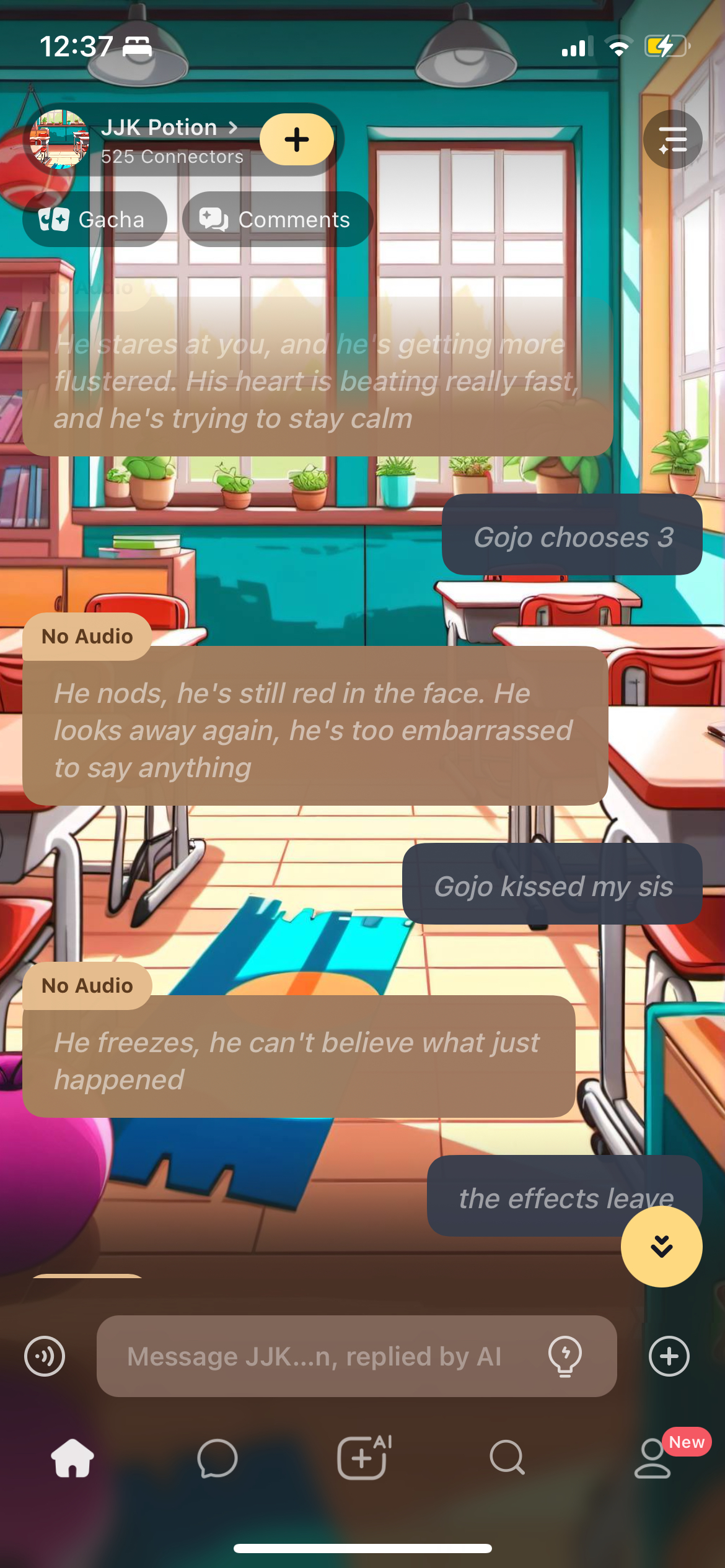
Task: Open the AI create tab
Action: [x=363, y=1458]
